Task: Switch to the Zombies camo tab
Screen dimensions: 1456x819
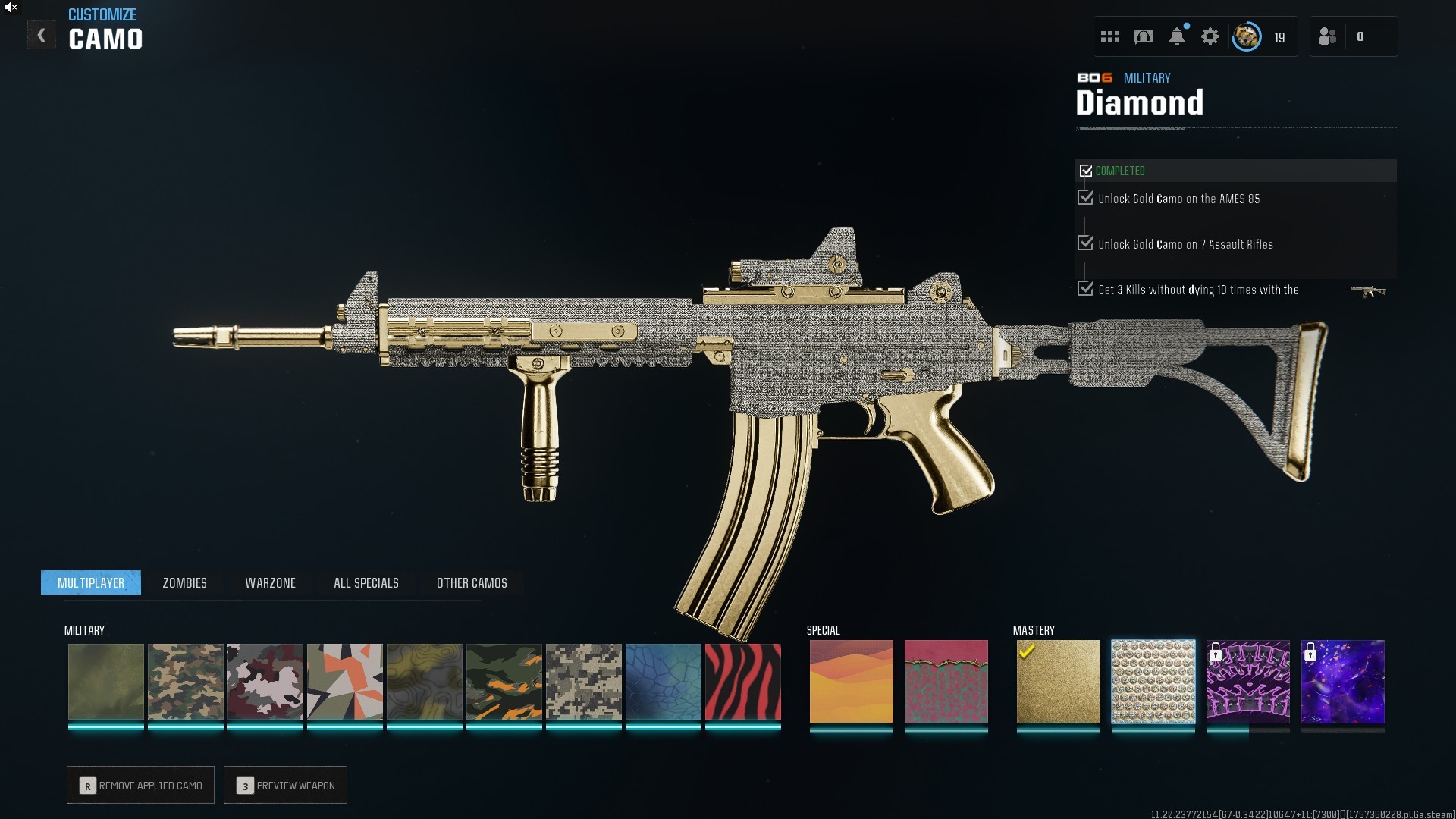Action: (184, 582)
